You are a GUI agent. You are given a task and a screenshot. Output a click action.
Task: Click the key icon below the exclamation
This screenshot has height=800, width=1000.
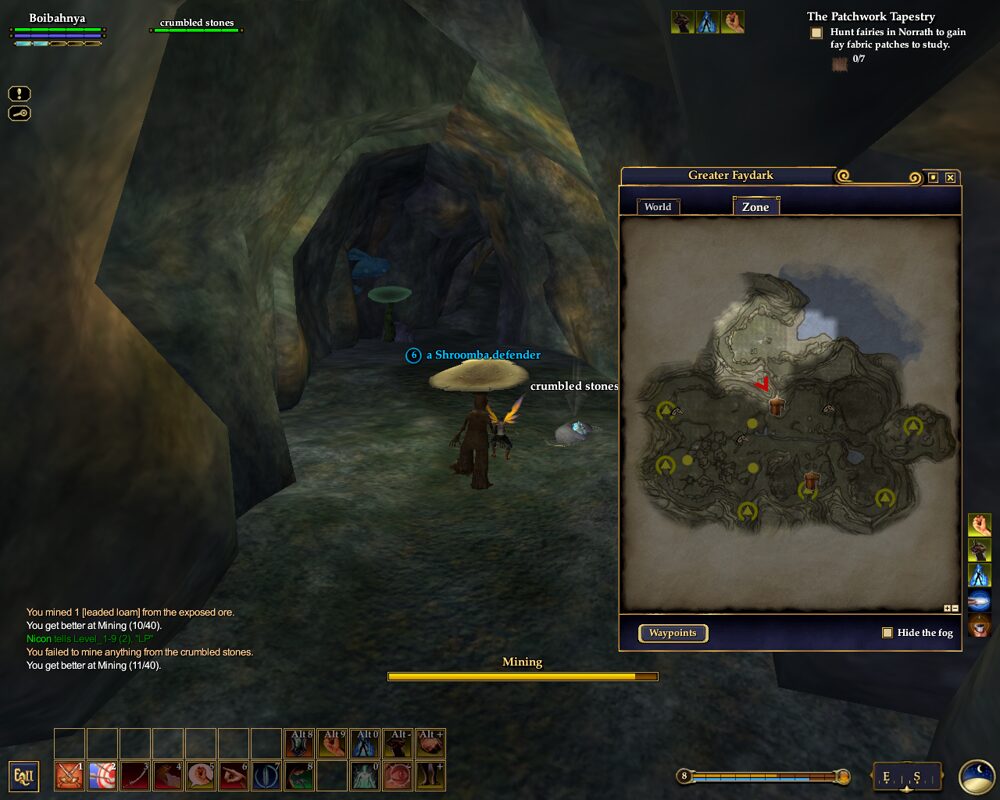(20, 113)
